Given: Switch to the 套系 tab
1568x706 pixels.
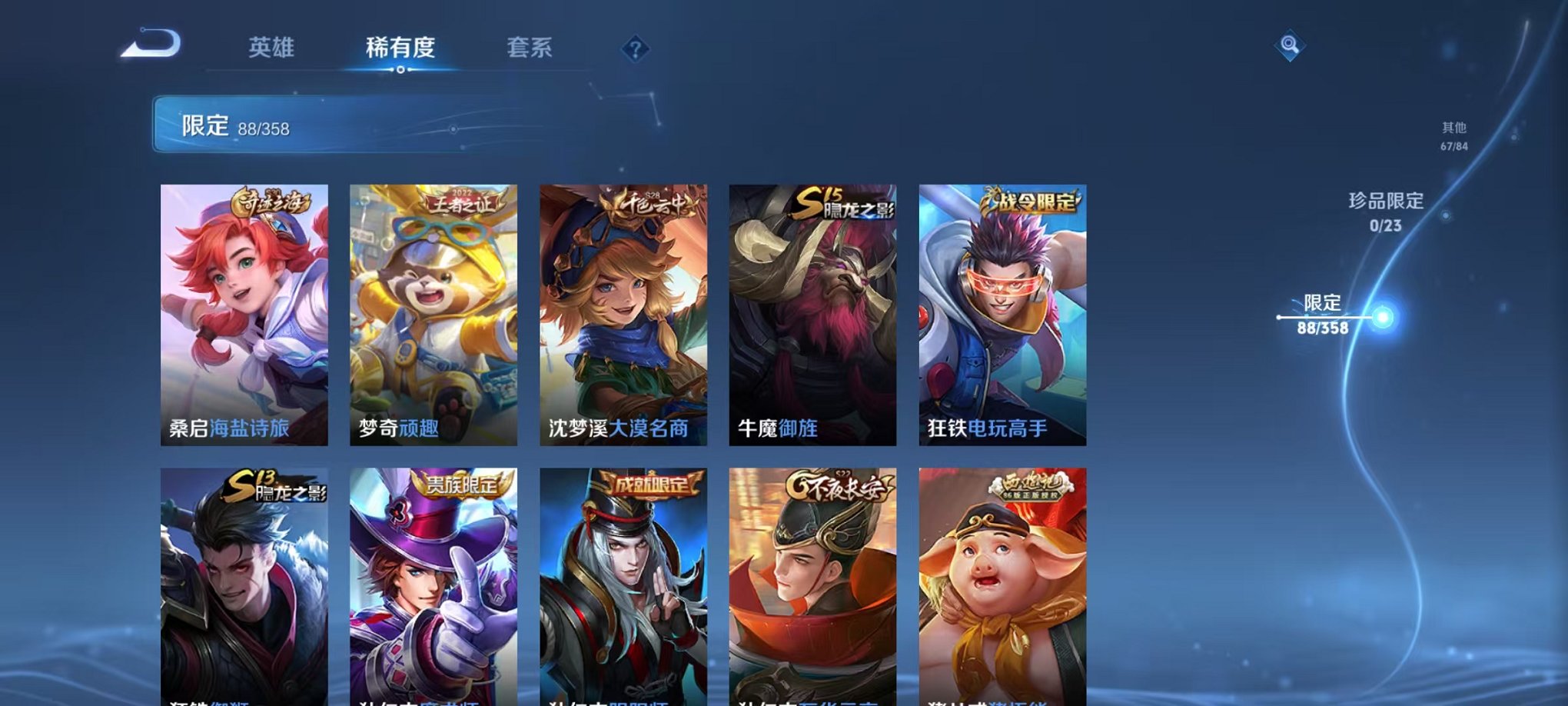Looking at the screenshot, I should (x=530, y=48).
